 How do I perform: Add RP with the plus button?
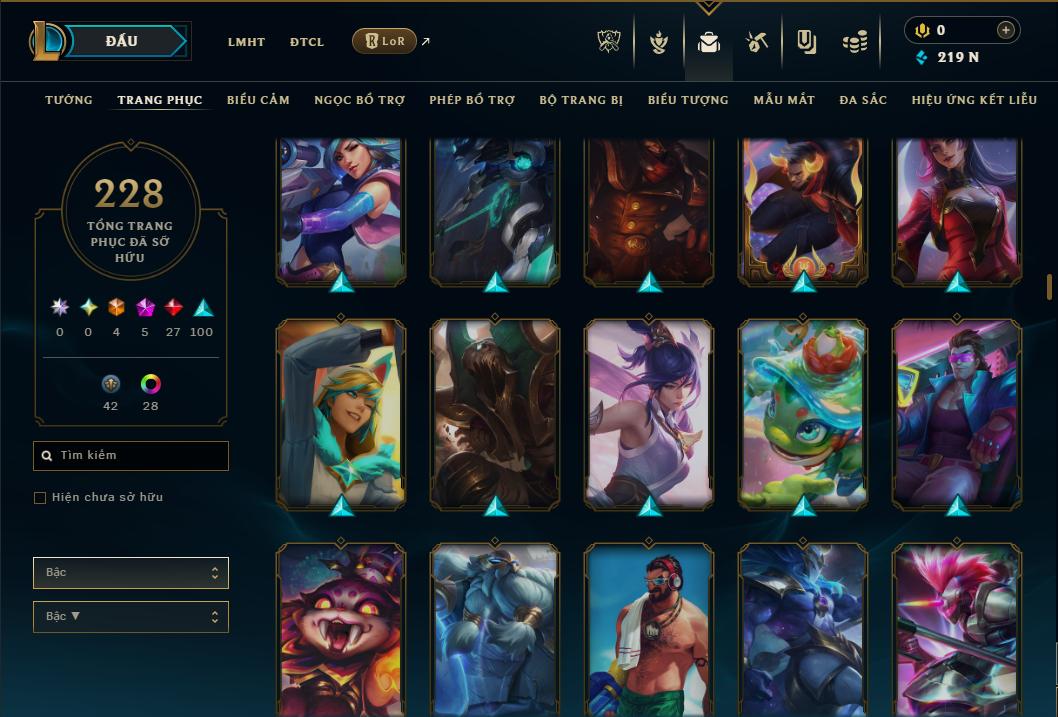pos(1005,30)
